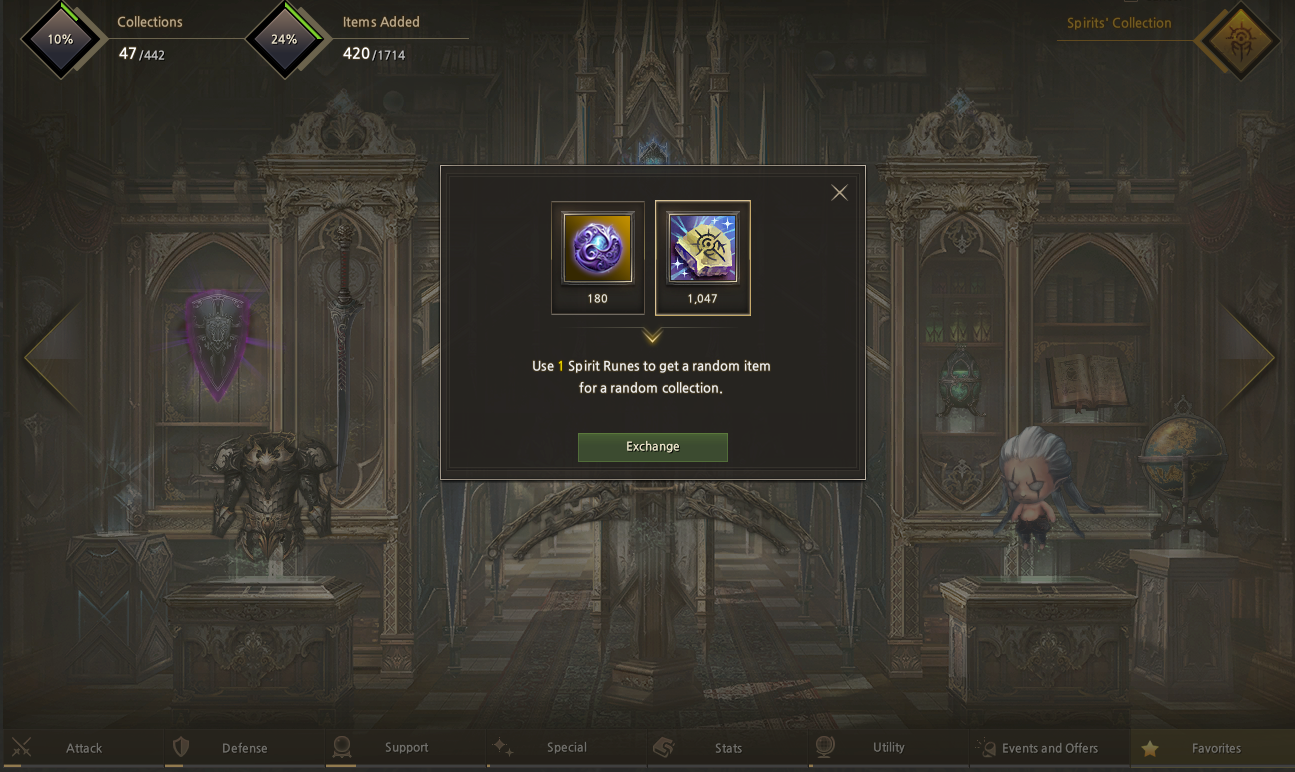View the Stats tab

728,748
